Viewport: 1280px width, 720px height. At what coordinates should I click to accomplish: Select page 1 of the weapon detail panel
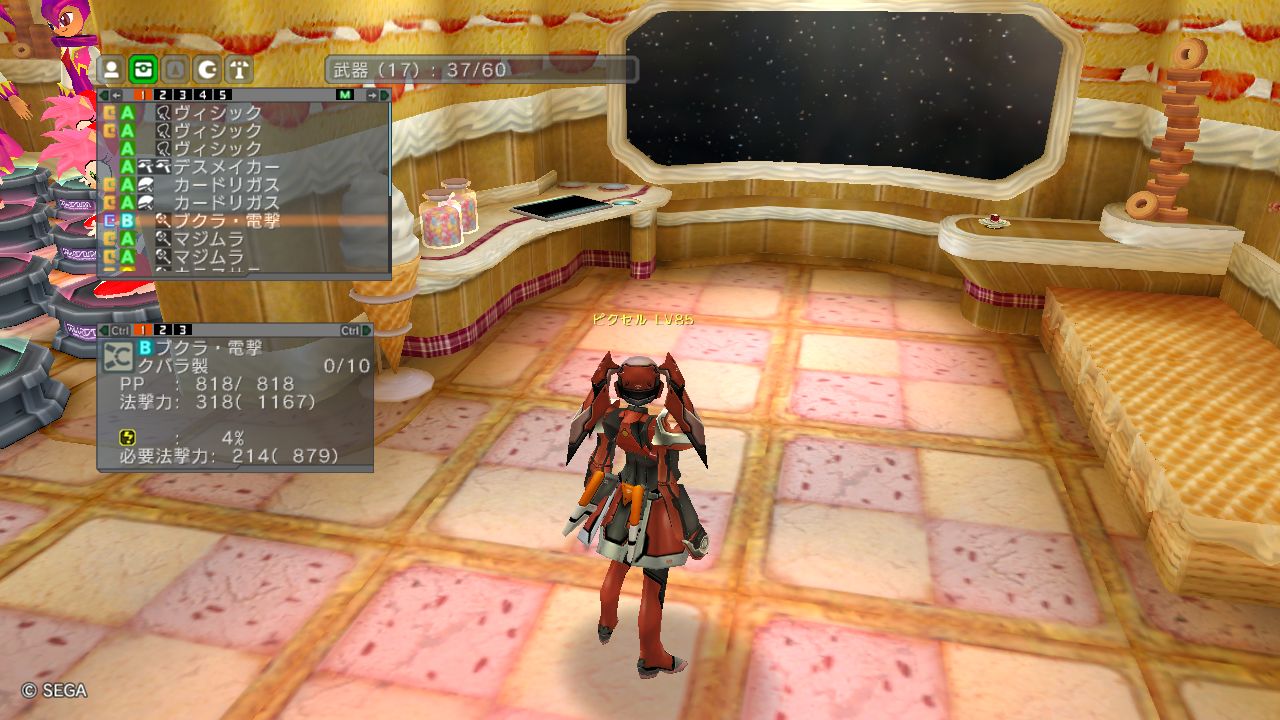click(x=143, y=330)
